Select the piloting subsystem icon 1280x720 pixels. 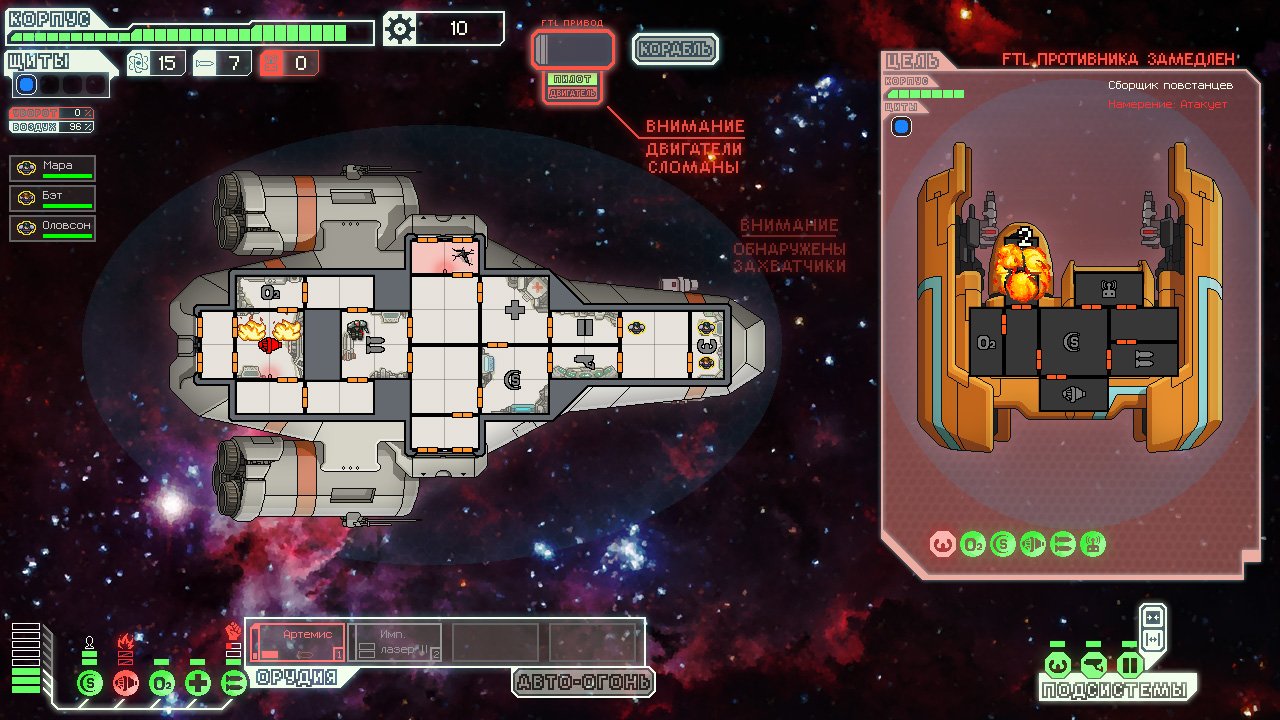[x=1058, y=665]
